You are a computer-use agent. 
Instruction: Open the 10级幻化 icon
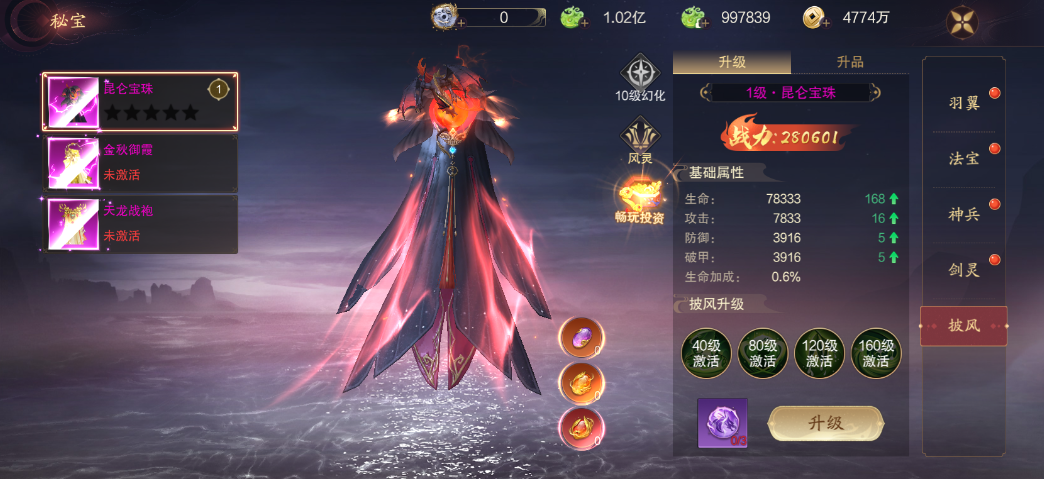click(x=640, y=79)
